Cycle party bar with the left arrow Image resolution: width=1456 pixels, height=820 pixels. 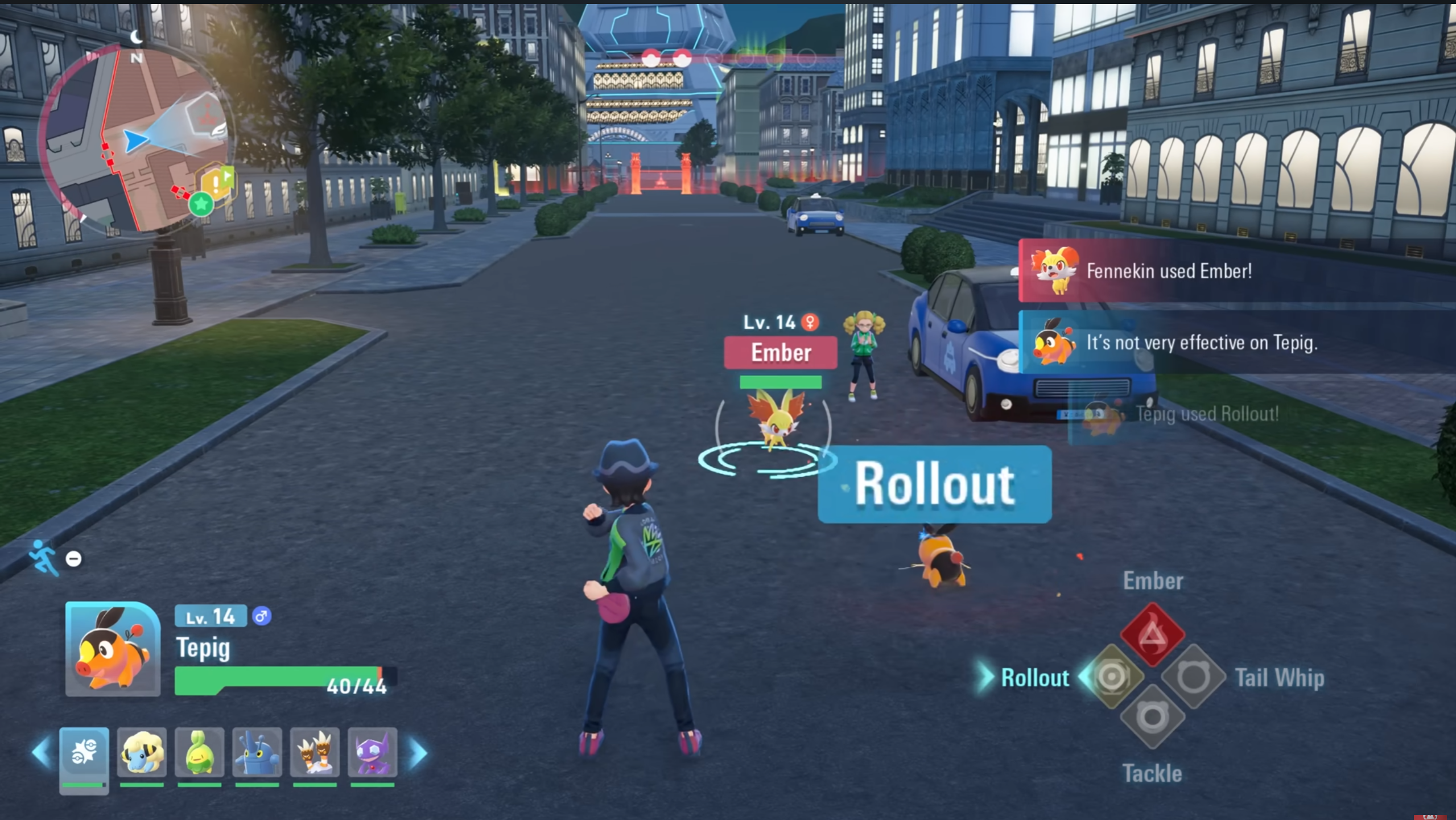[41, 753]
